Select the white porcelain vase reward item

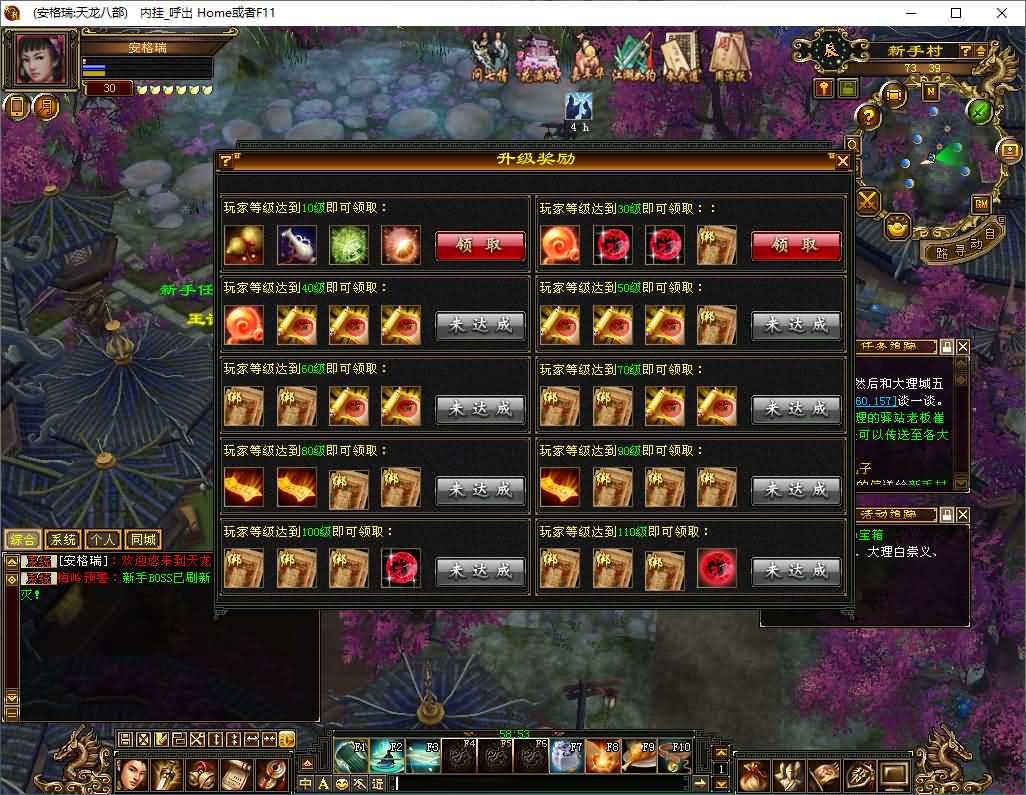pyautogui.click(x=297, y=245)
